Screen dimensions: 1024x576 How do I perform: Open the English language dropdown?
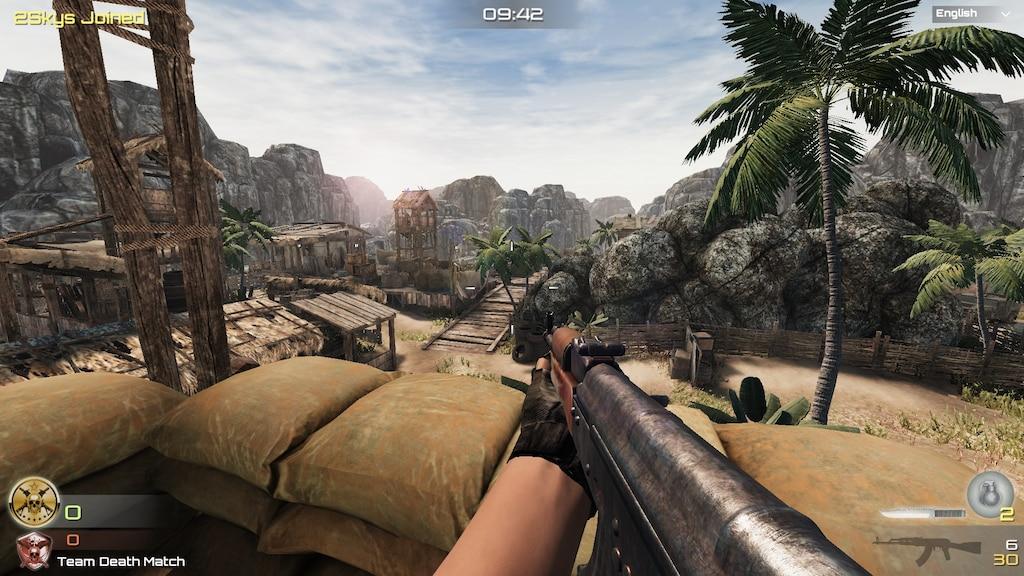tap(972, 13)
